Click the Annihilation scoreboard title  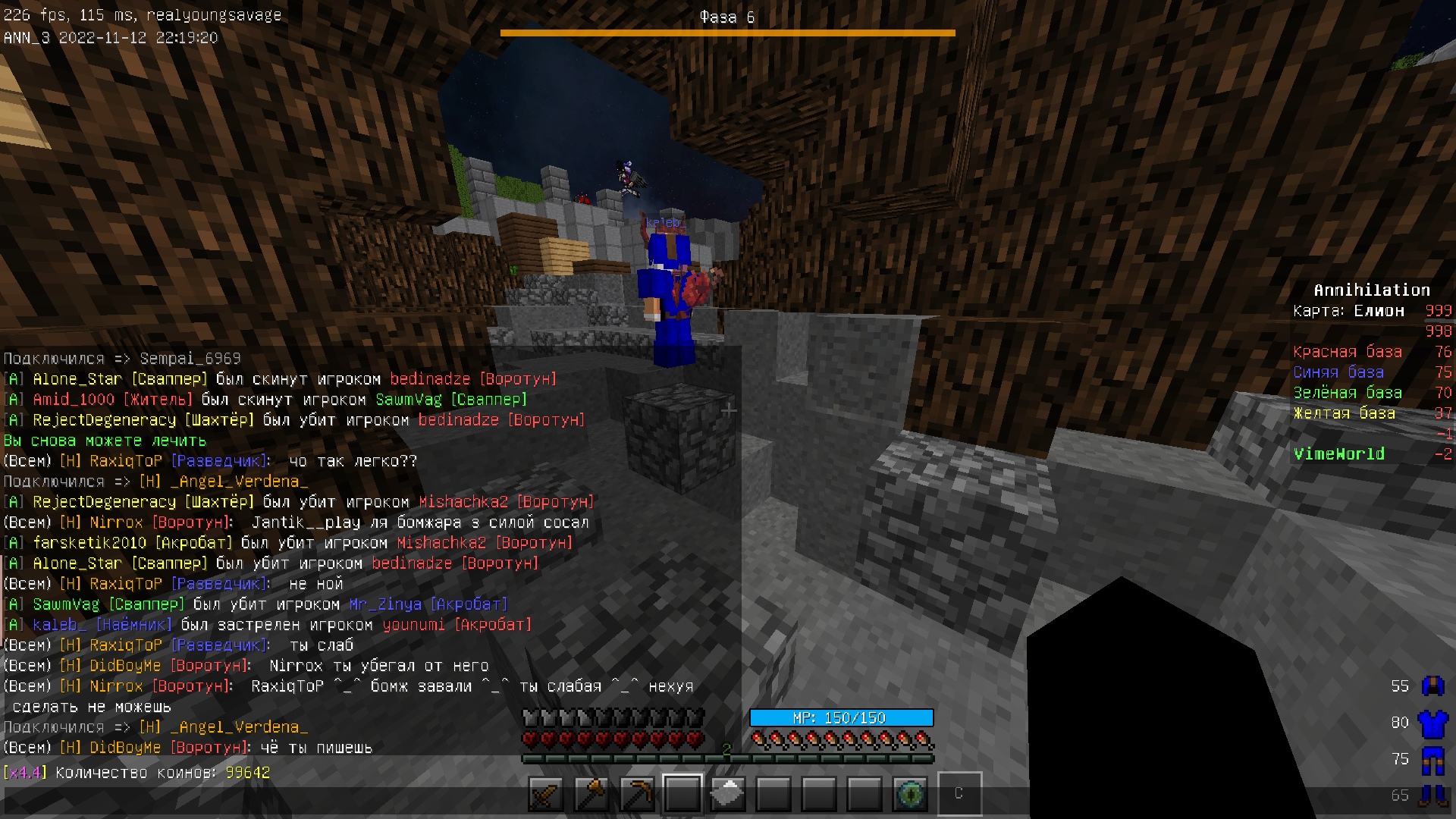pyautogui.click(x=1371, y=289)
